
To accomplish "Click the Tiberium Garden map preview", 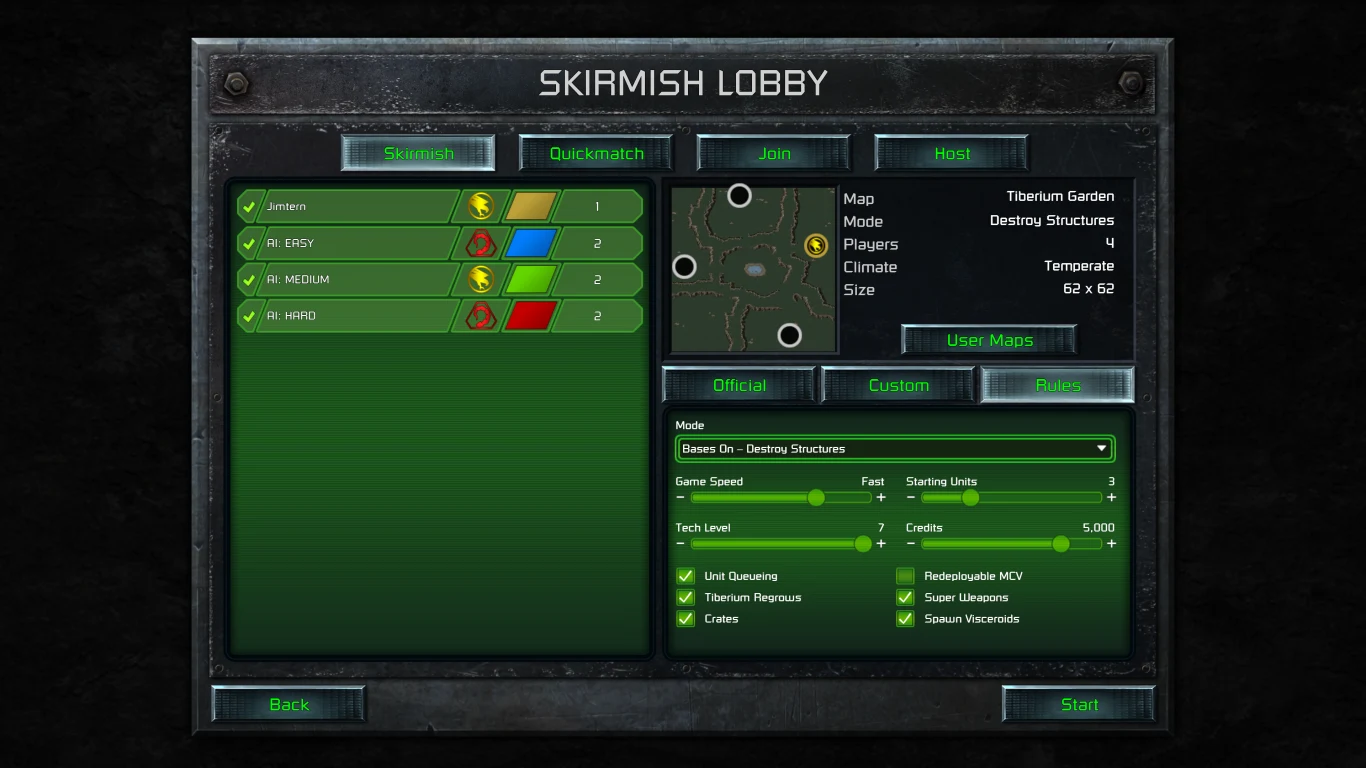I will coord(753,268).
